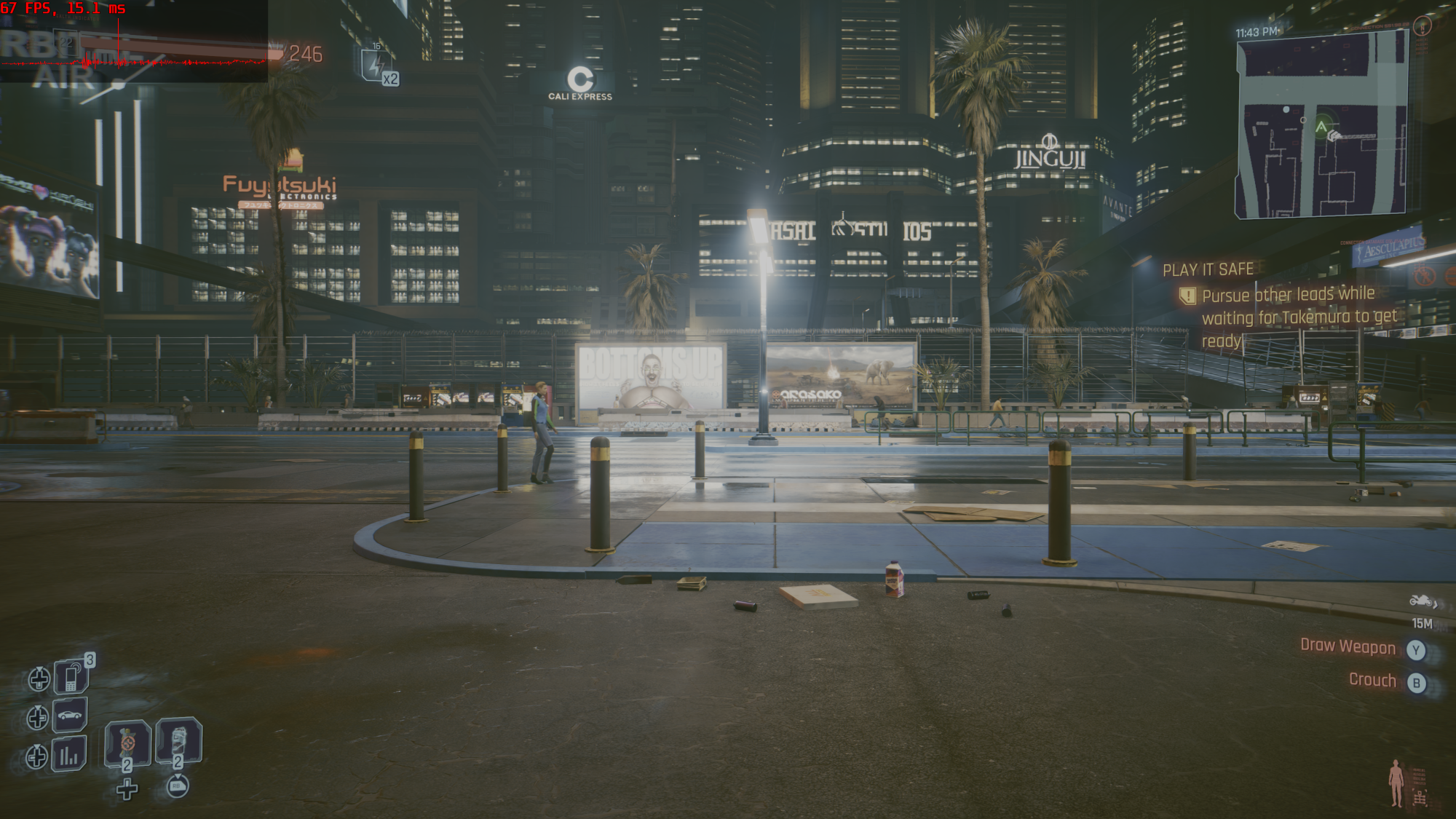Select the car vehicle-call icon

click(x=70, y=715)
